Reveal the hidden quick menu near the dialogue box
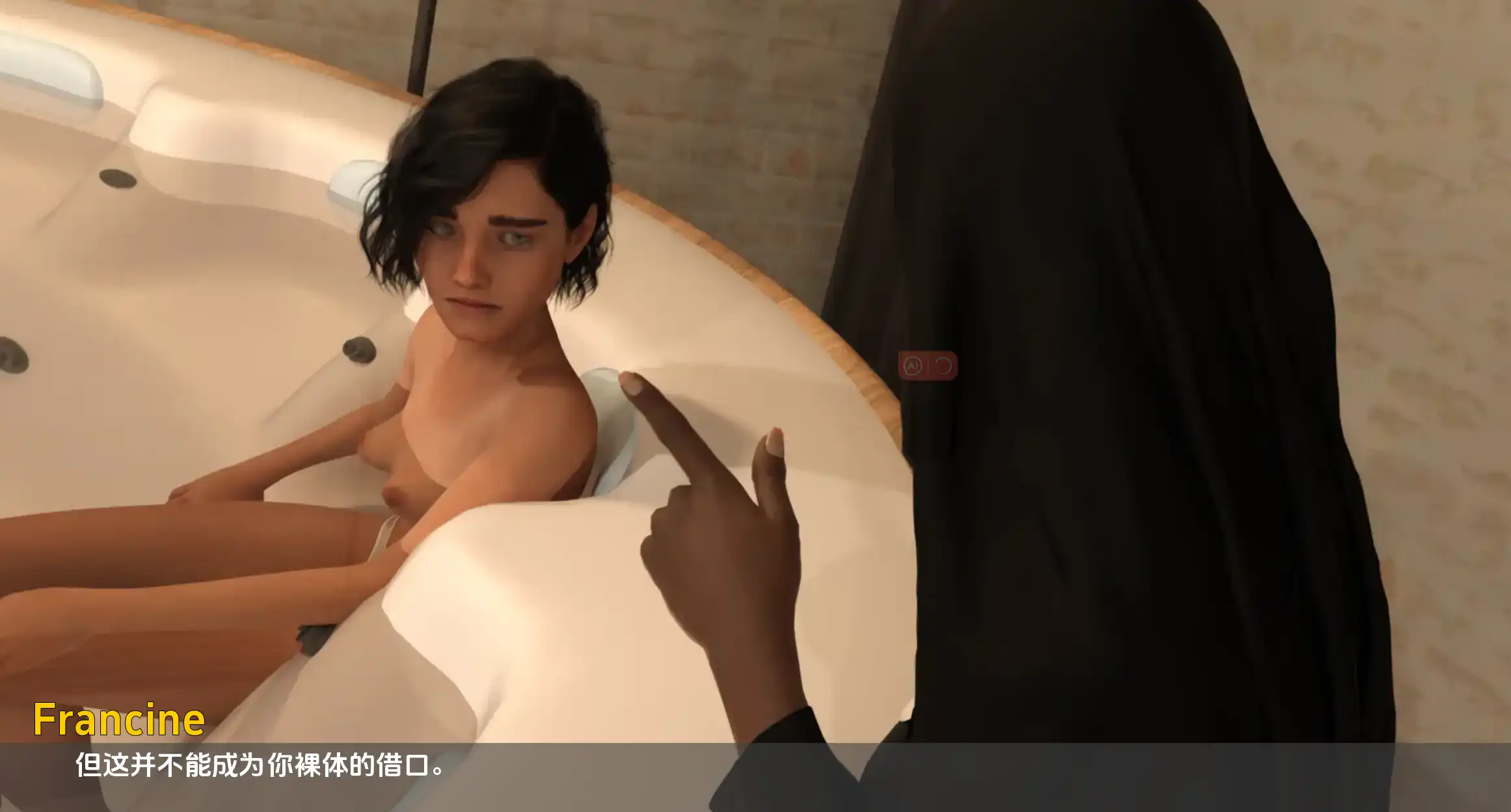The image size is (1511, 812). tap(928, 365)
